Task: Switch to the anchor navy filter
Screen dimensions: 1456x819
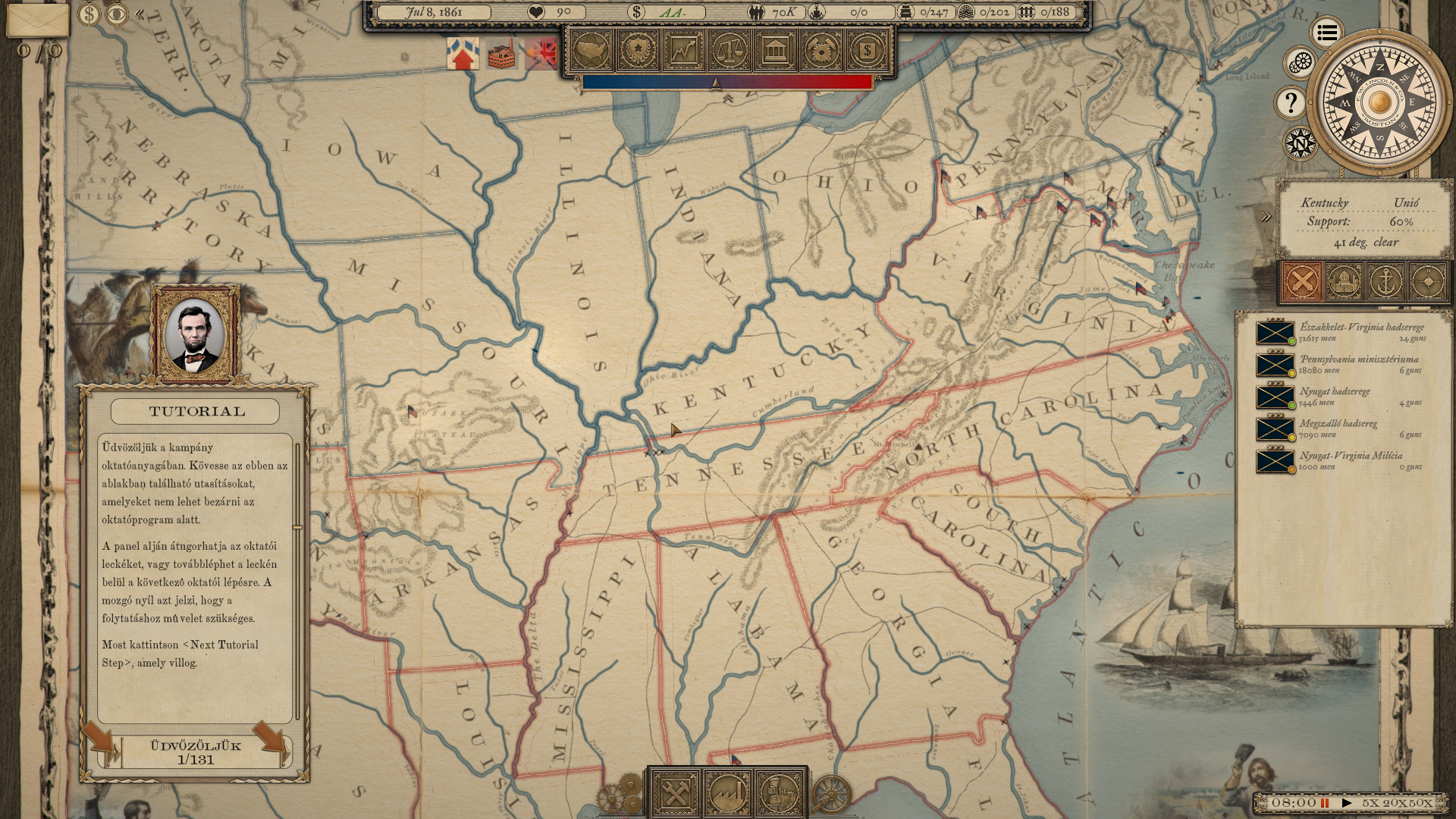Action: point(1385,282)
